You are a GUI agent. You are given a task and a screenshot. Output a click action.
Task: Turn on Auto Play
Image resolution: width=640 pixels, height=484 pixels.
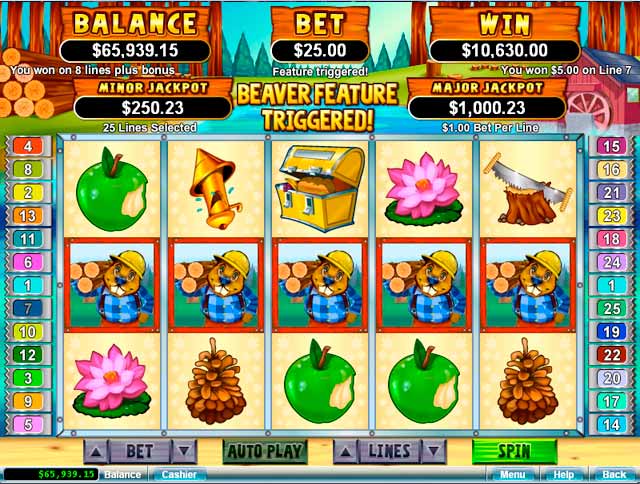(264, 451)
